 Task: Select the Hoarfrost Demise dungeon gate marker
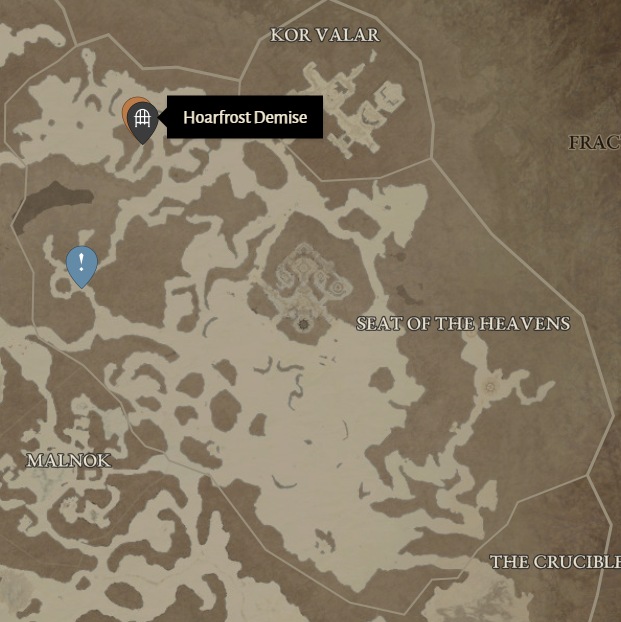pyautogui.click(x=142, y=120)
